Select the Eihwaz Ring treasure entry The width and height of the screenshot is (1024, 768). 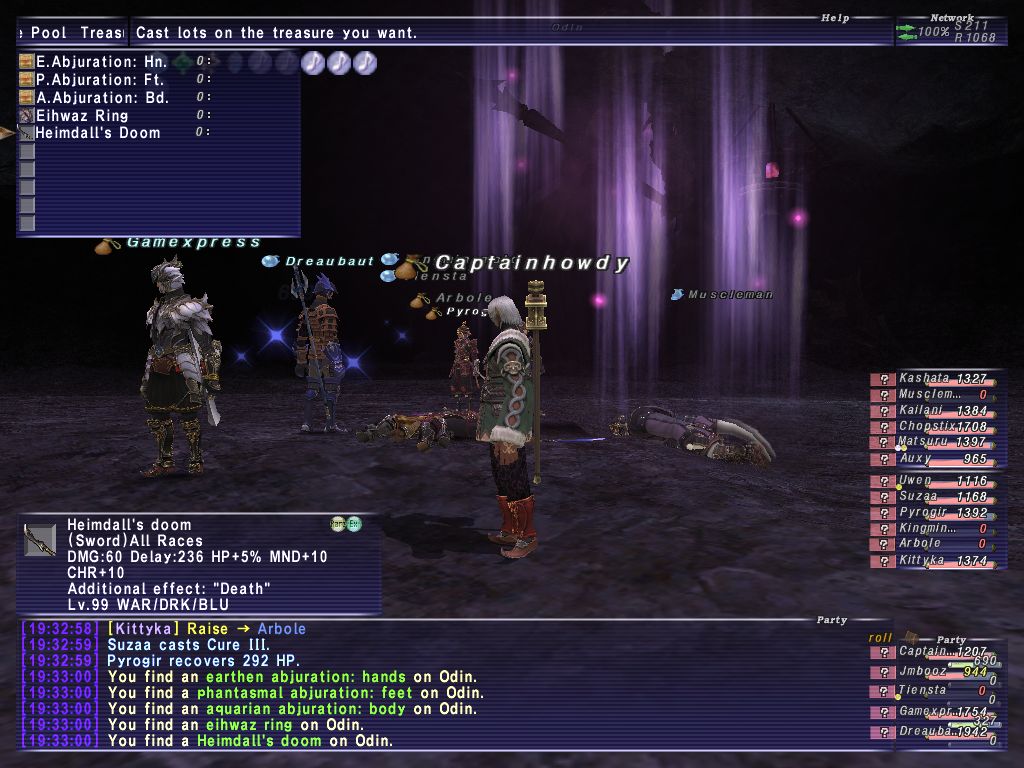pos(82,116)
